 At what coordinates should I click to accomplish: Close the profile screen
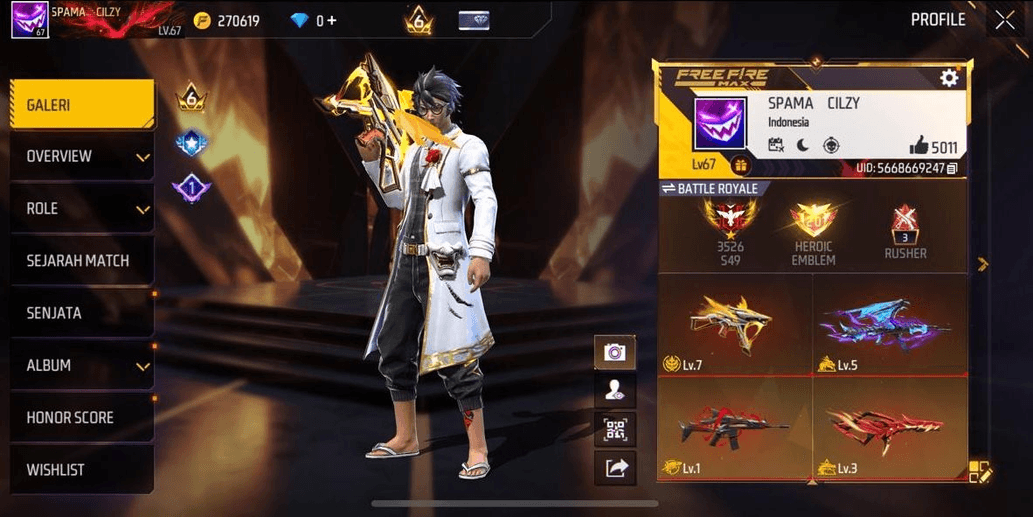tap(1005, 20)
